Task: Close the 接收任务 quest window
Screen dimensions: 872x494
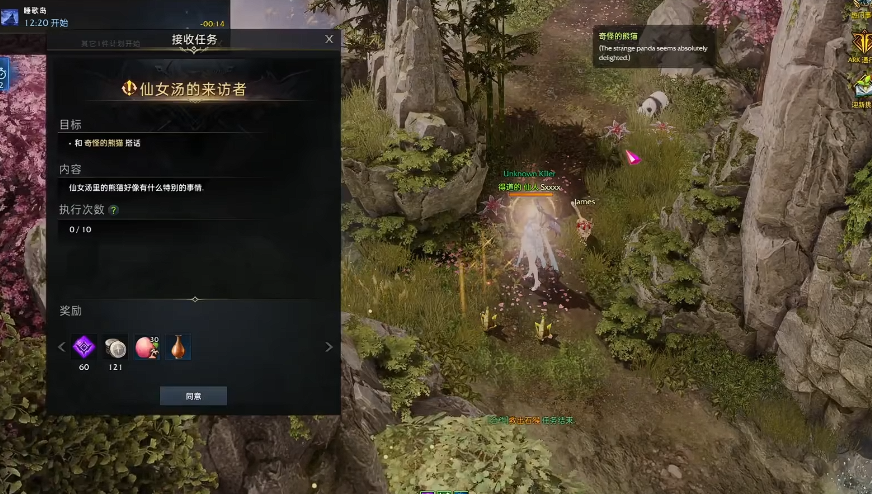Action: click(x=329, y=39)
